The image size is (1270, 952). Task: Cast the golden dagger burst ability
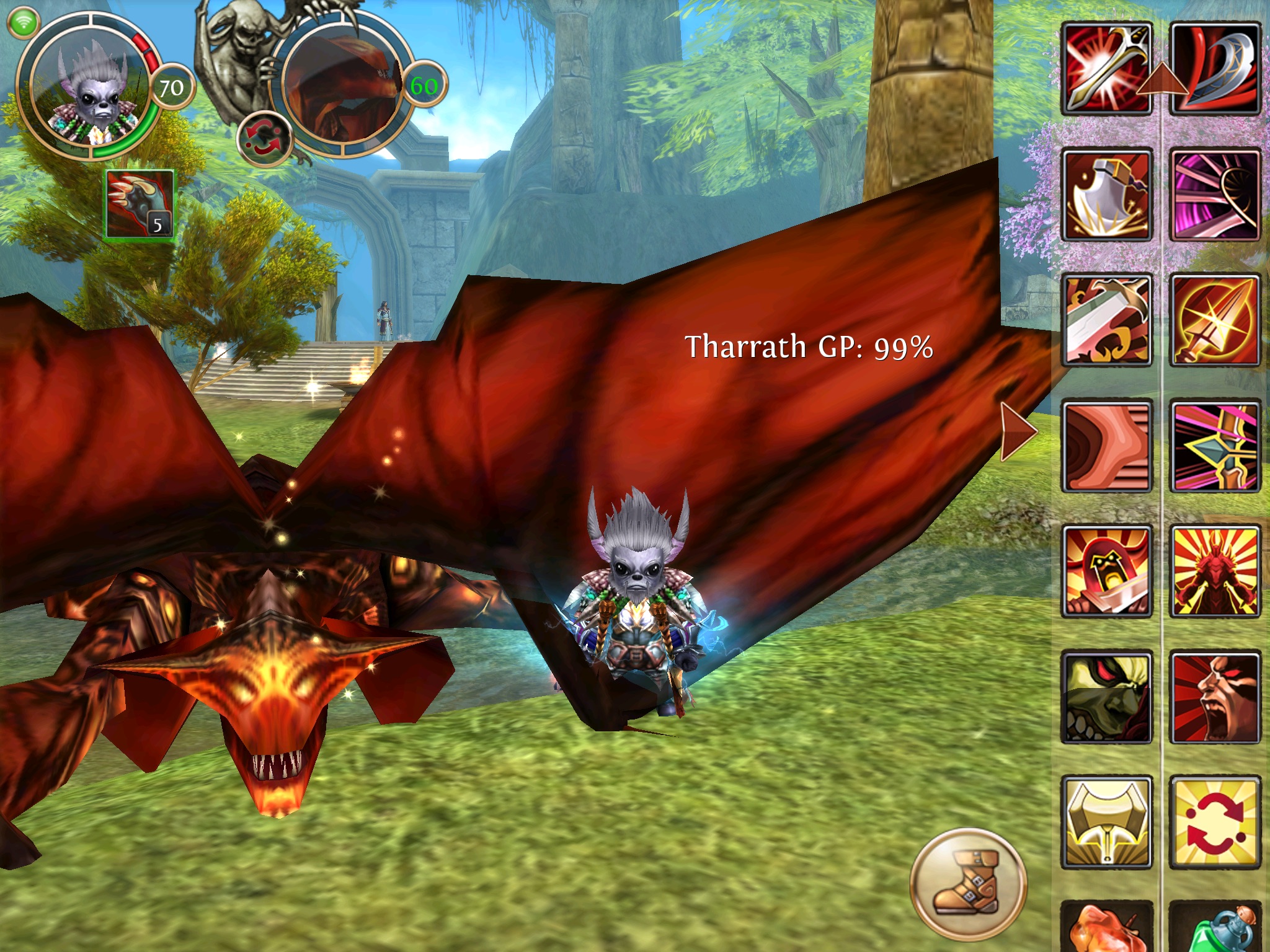[x=1215, y=320]
